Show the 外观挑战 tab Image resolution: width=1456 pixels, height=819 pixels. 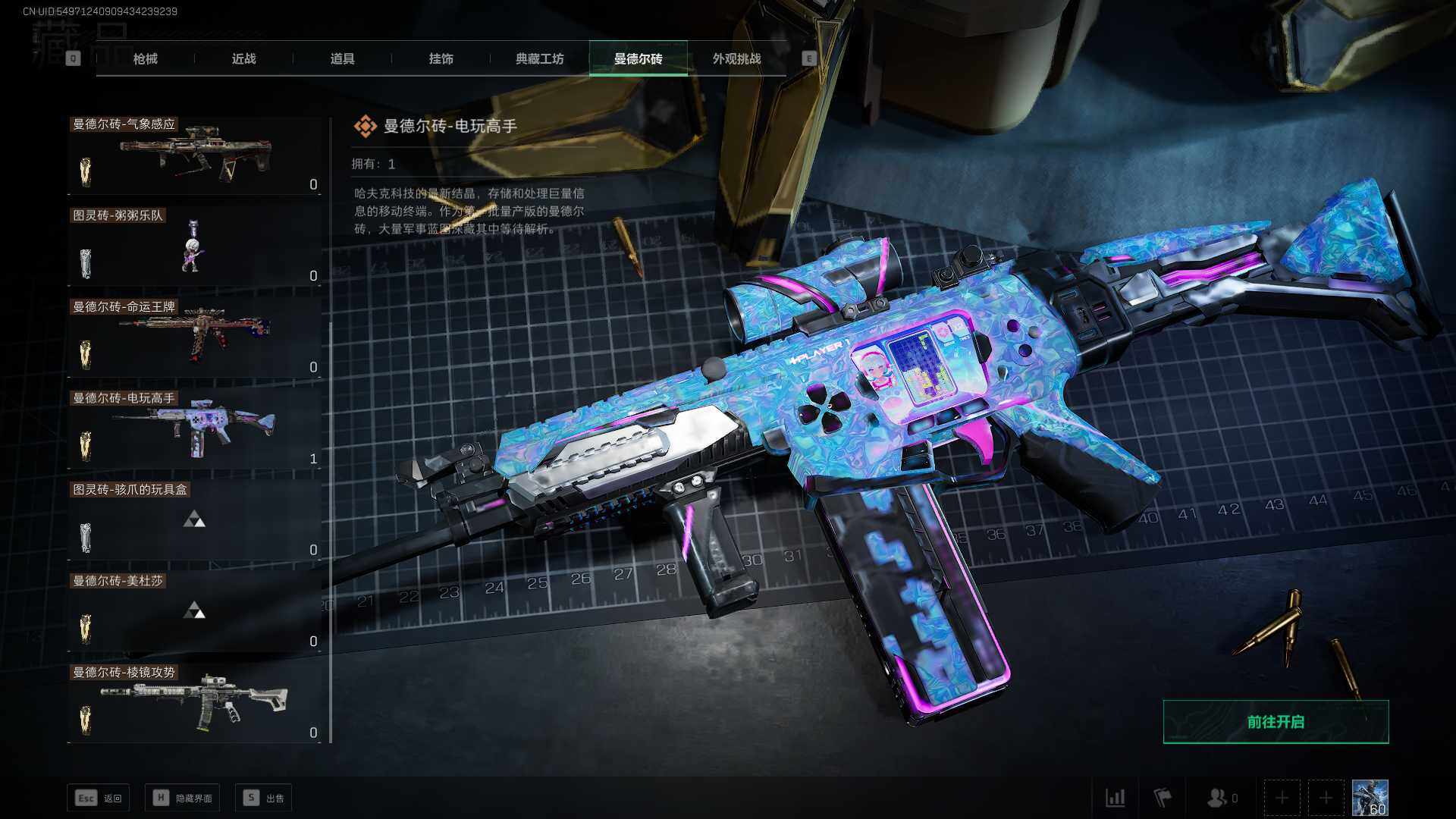(736, 58)
